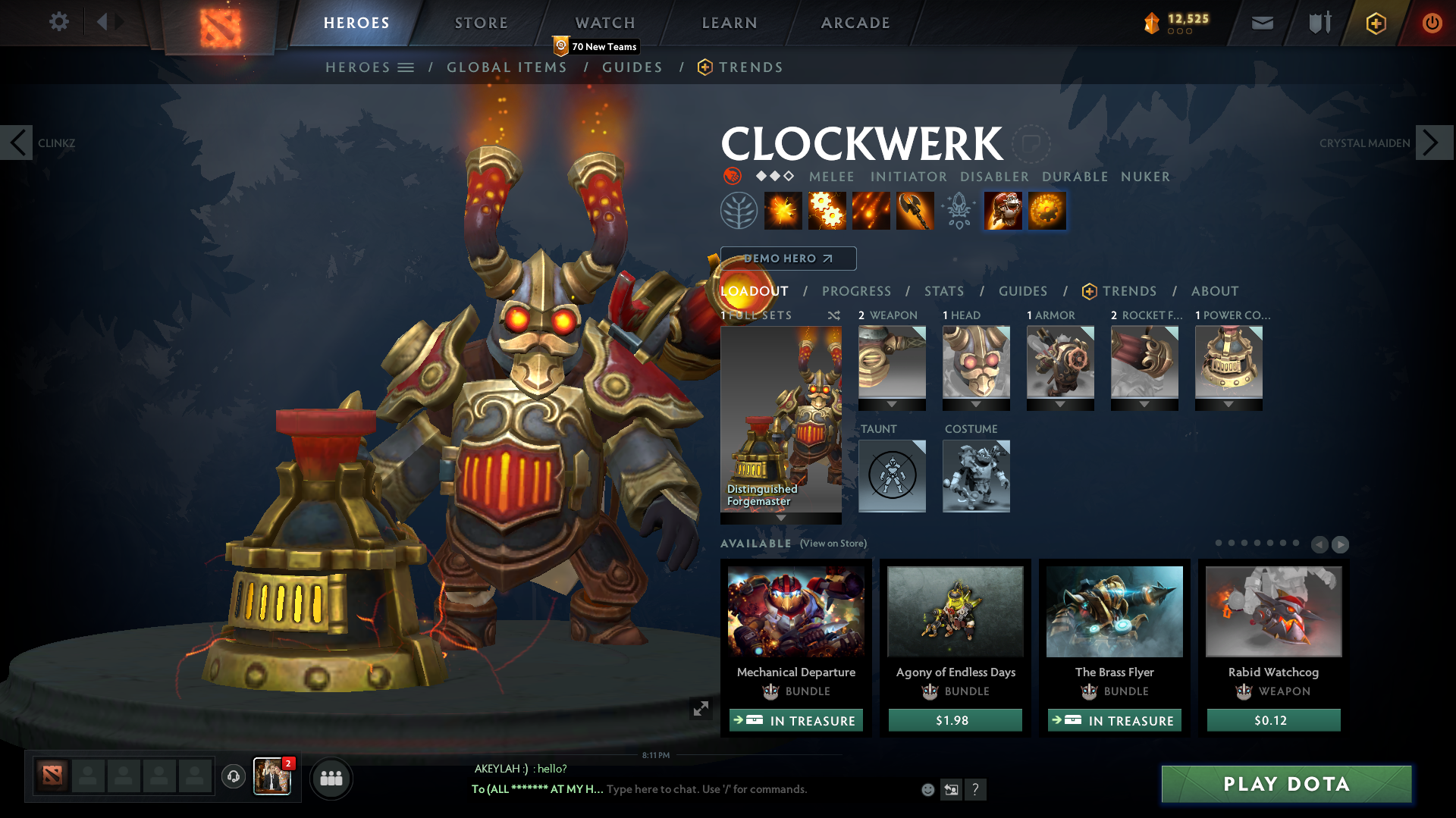Select the persona toggle next to hero name
The image size is (1456, 818).
click(x=1031, y=144)
